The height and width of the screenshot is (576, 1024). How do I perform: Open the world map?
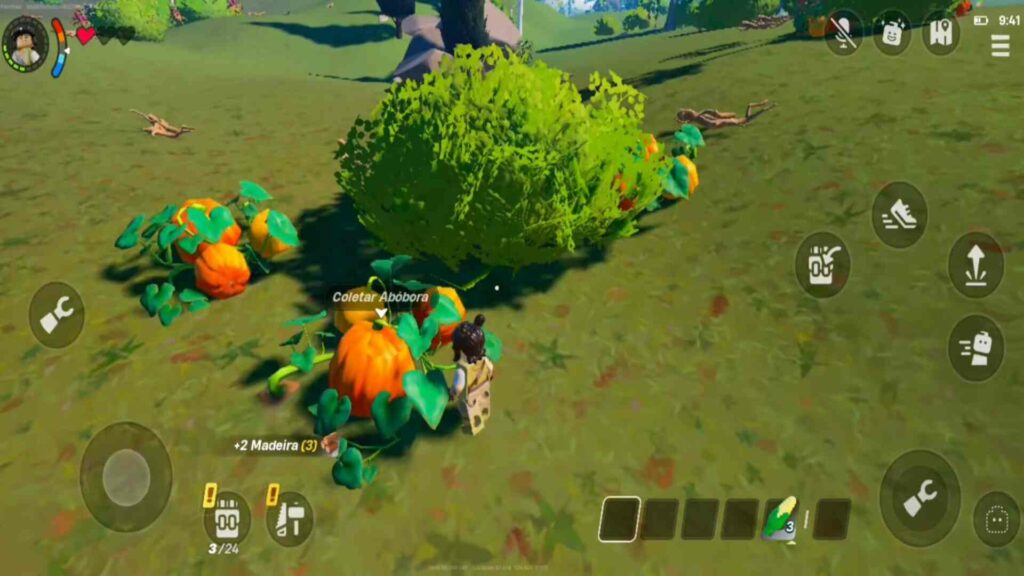click(x=940, y=33)
